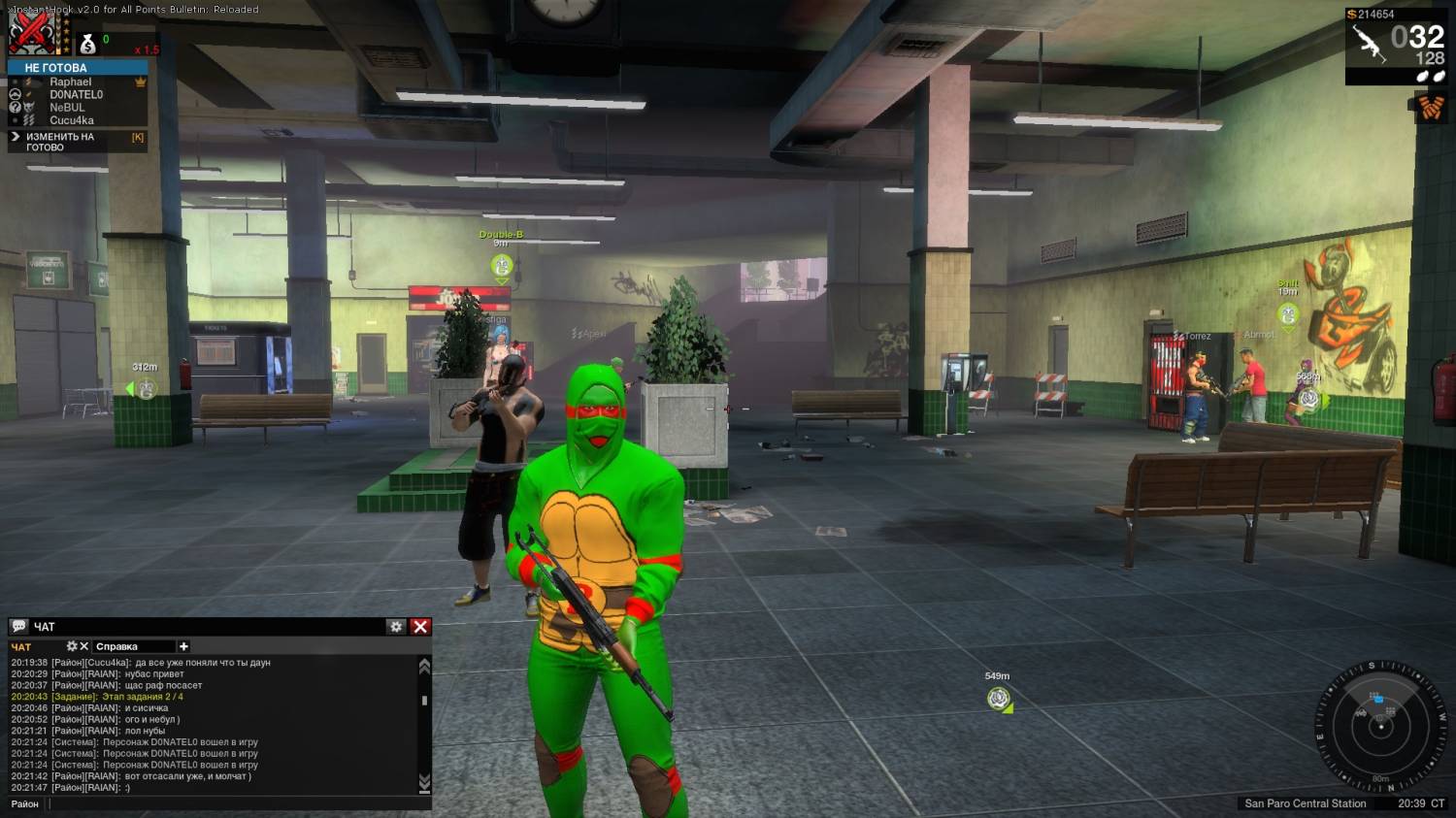Image resolution: width=1456 pixels, height=818 pixels.
Task: Jump to top of chat with double up arrows
Action: (x=424, y=666)
